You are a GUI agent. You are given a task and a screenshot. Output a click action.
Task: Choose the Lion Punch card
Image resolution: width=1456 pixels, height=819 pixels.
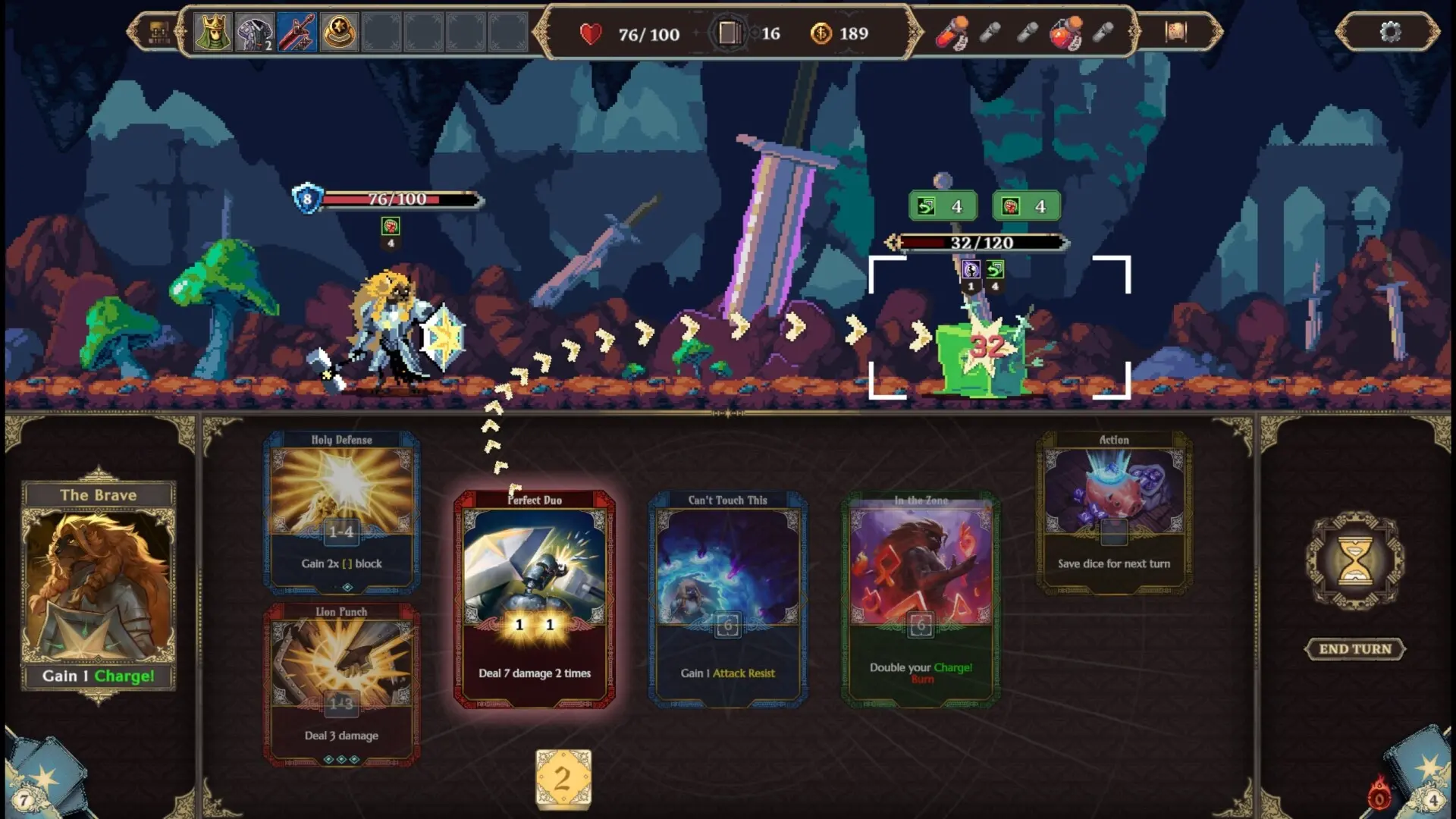pos(341,682)
